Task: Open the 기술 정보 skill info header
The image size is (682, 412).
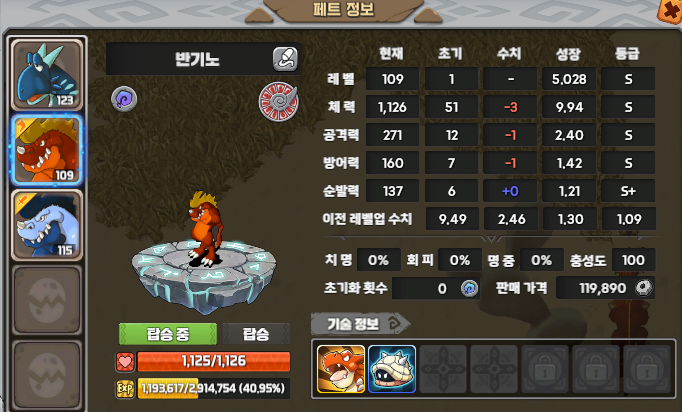Action: (x=360, y=323)
